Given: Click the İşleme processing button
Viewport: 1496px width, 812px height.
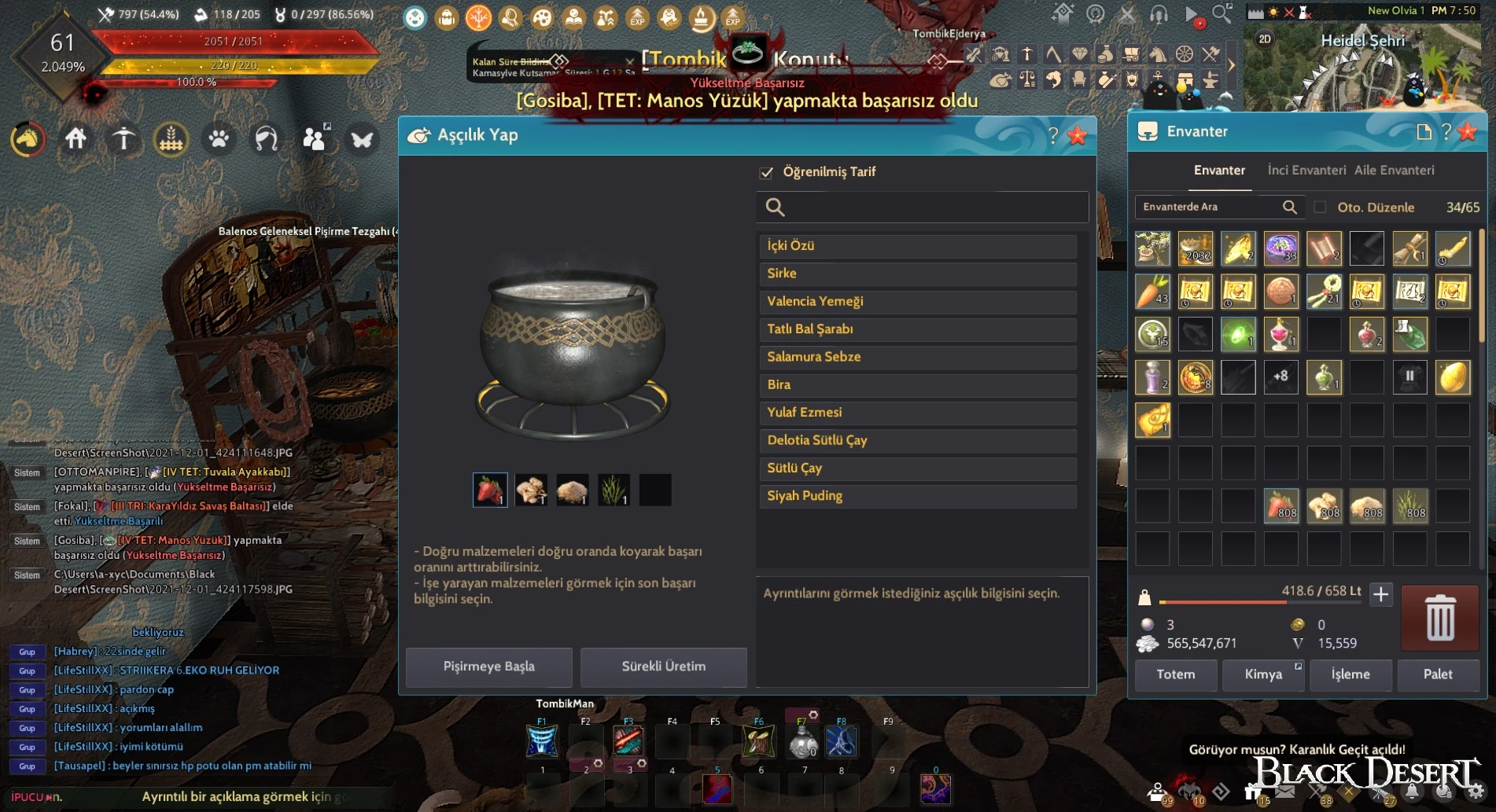Looking at the screenshot, I should click(x=1350, y=674).
